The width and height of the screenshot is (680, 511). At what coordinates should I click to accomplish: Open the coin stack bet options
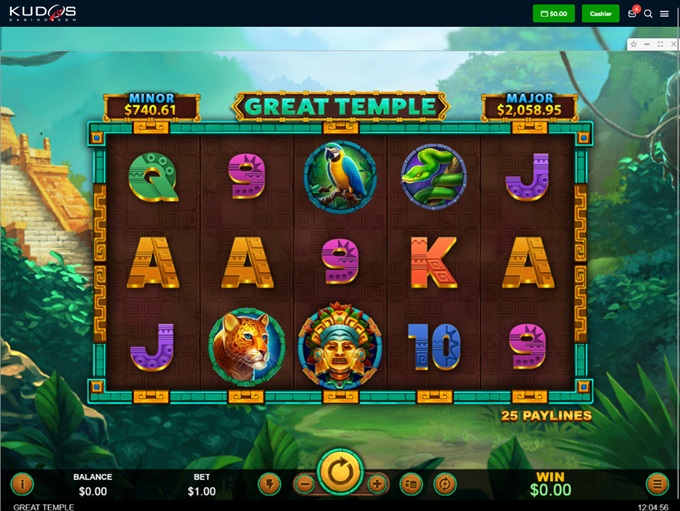click(x=411, y=484)
